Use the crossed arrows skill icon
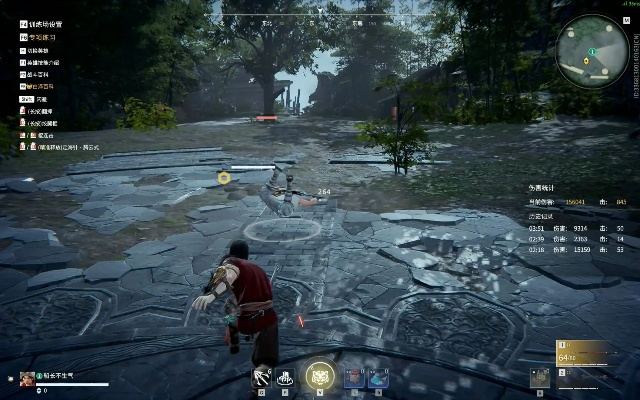640x400 pixels. coord(262,377)
